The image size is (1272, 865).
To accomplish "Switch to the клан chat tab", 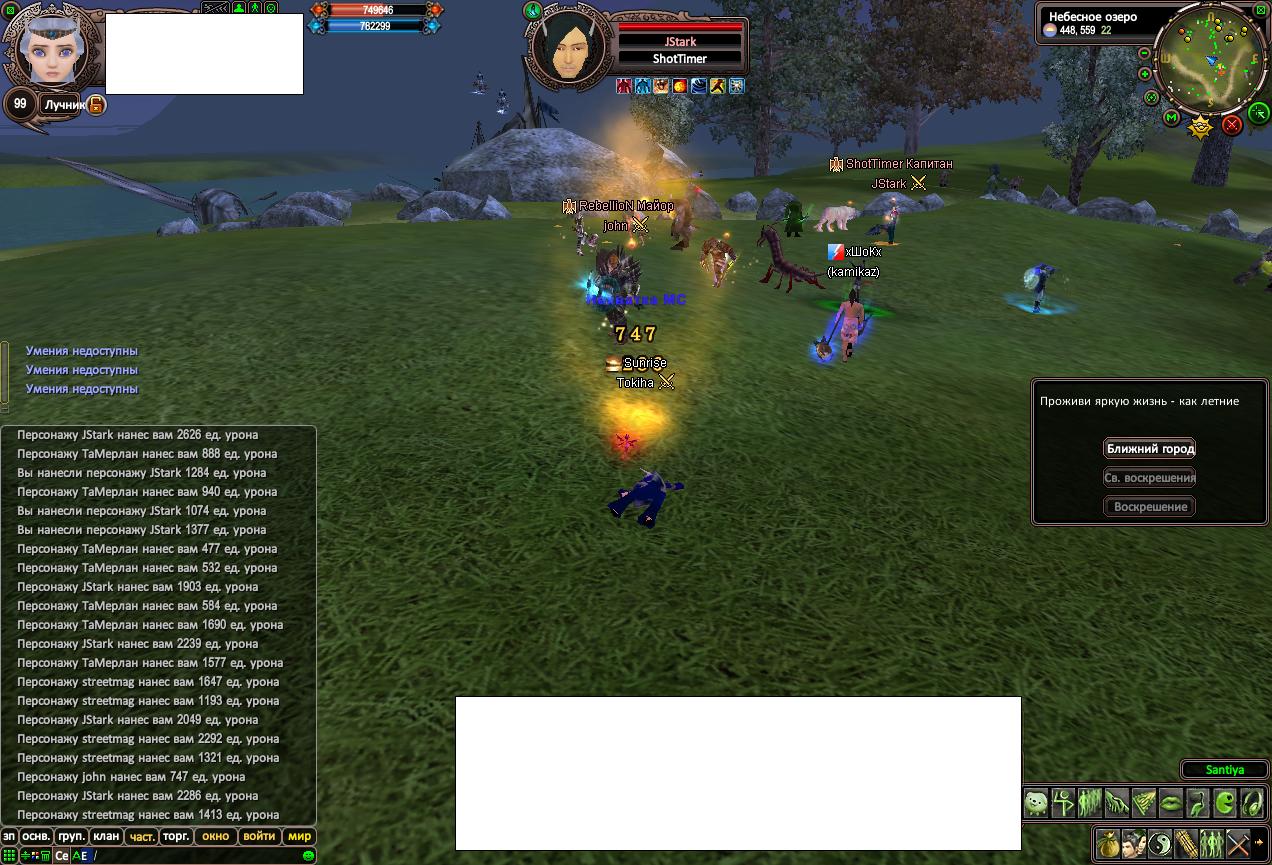I will pos(106,837).
